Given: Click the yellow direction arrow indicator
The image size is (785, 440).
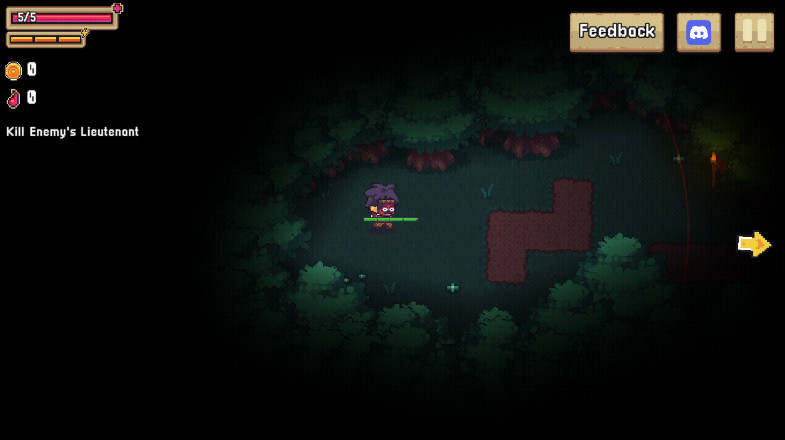Looking at the screenshot, I should (754, 244).
